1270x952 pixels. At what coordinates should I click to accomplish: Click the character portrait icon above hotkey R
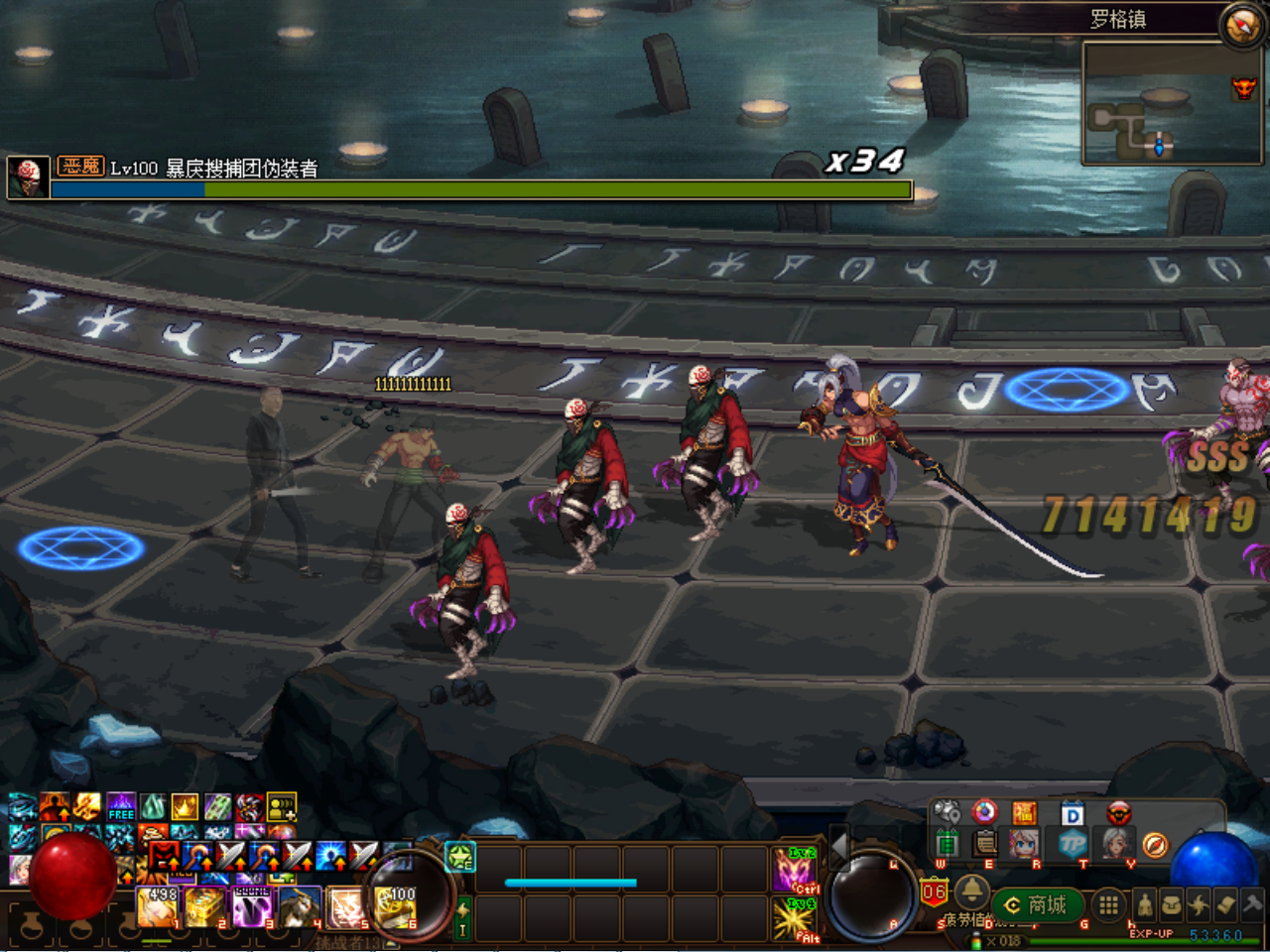point(1023,845)
